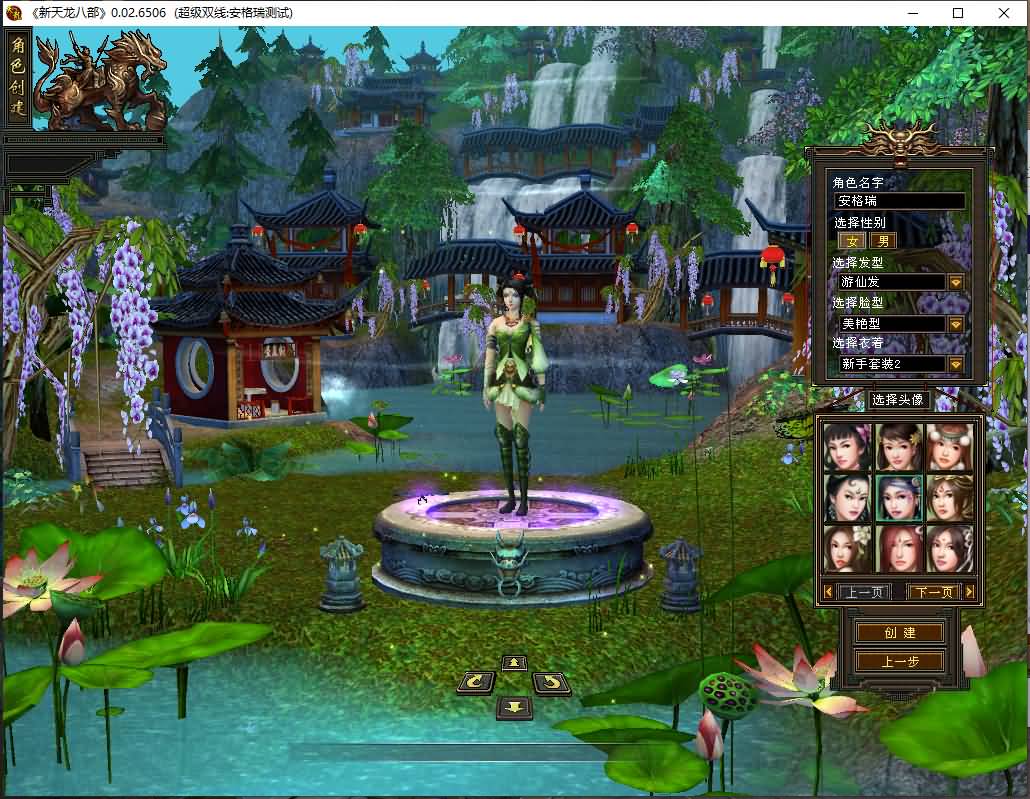Choose the red-haired portrait in bottom row
The height and width of the screenshot is (799, 1030).
click(899, 548)
